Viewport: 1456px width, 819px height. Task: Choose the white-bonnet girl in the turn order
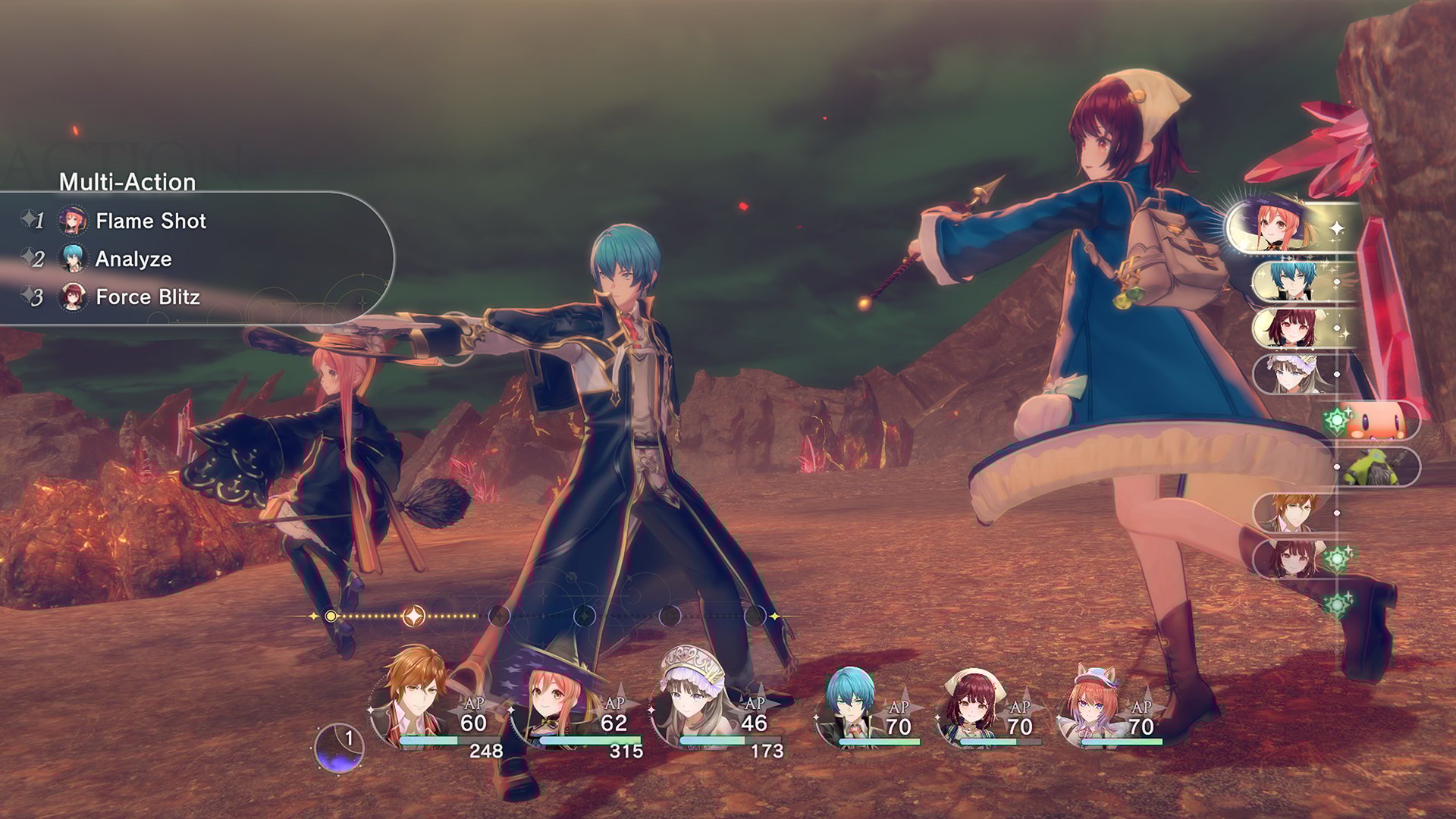coord(1292,374)
